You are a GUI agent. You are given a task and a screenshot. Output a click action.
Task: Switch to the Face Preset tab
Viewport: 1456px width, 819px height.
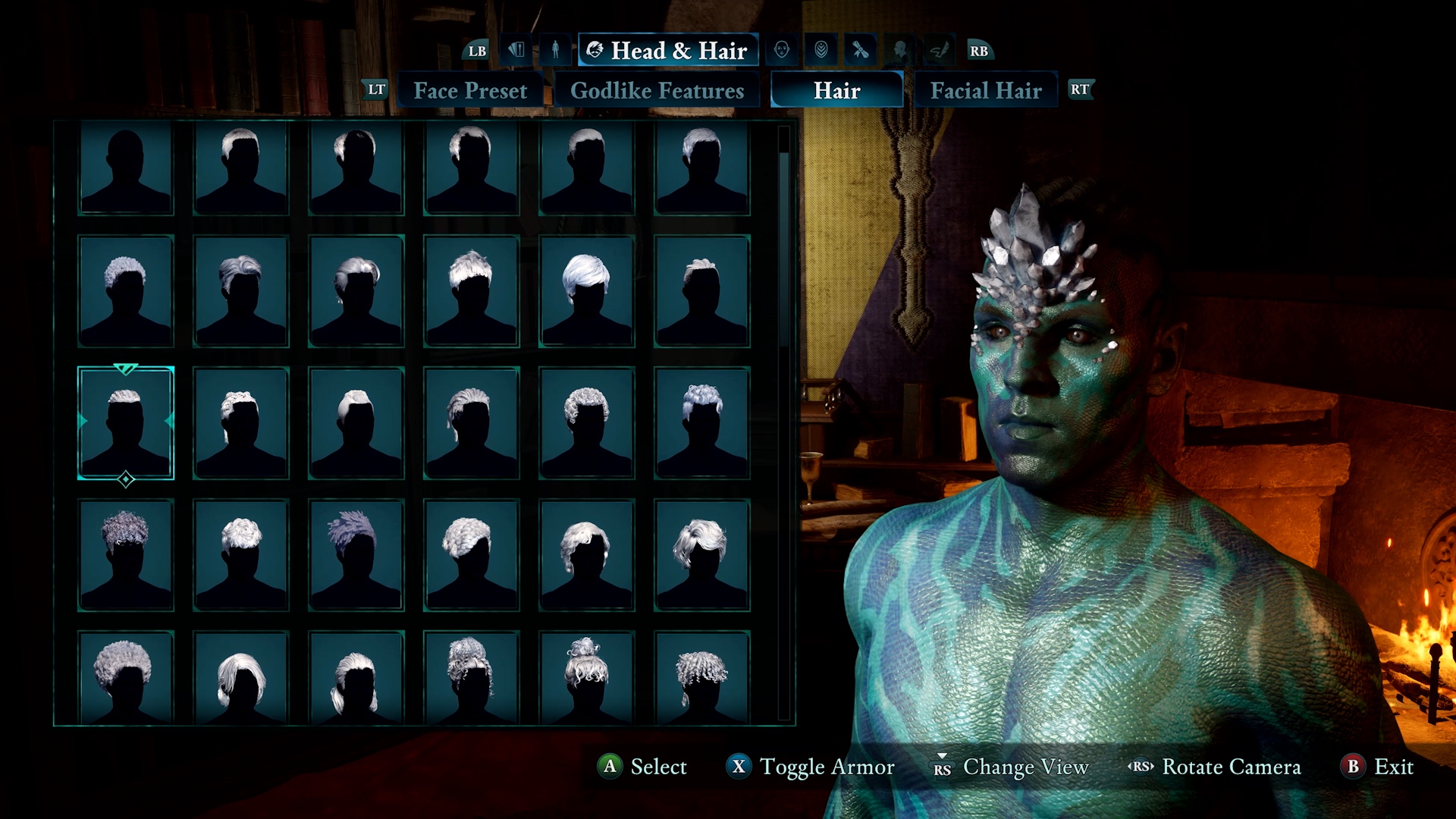470,90
